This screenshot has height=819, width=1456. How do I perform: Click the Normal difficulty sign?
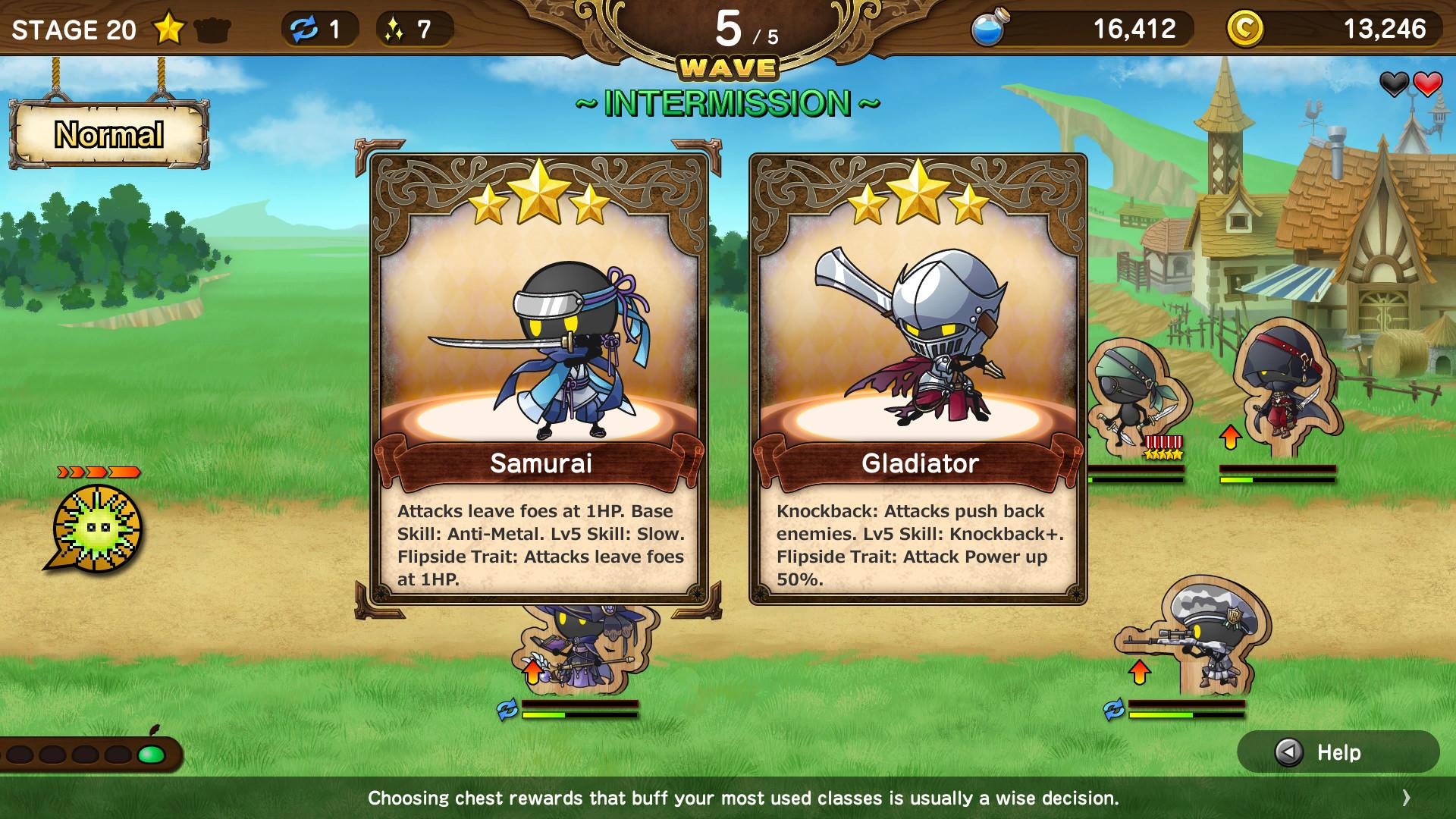click(x=108, y=133)
